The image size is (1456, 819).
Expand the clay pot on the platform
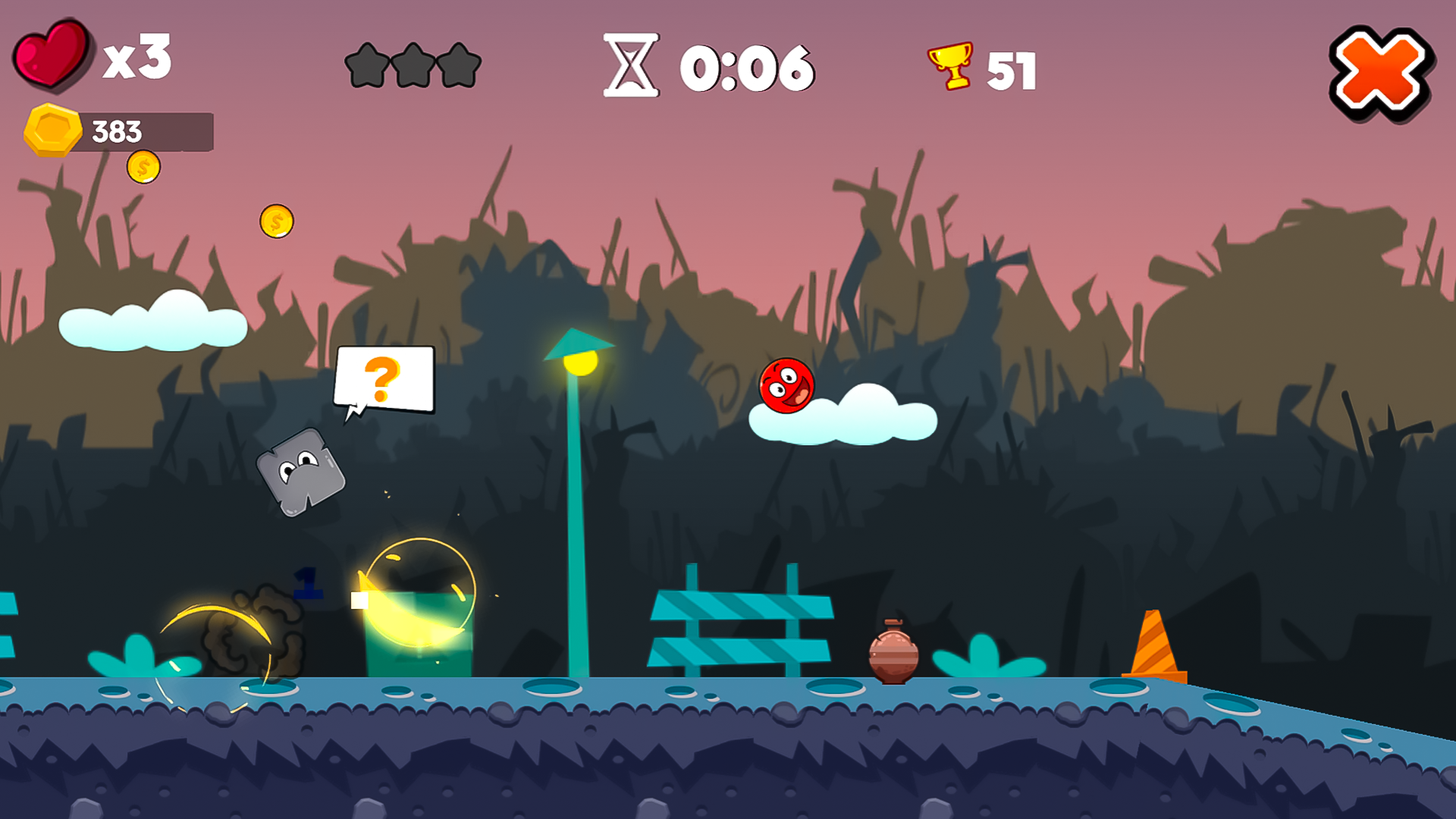892,654
